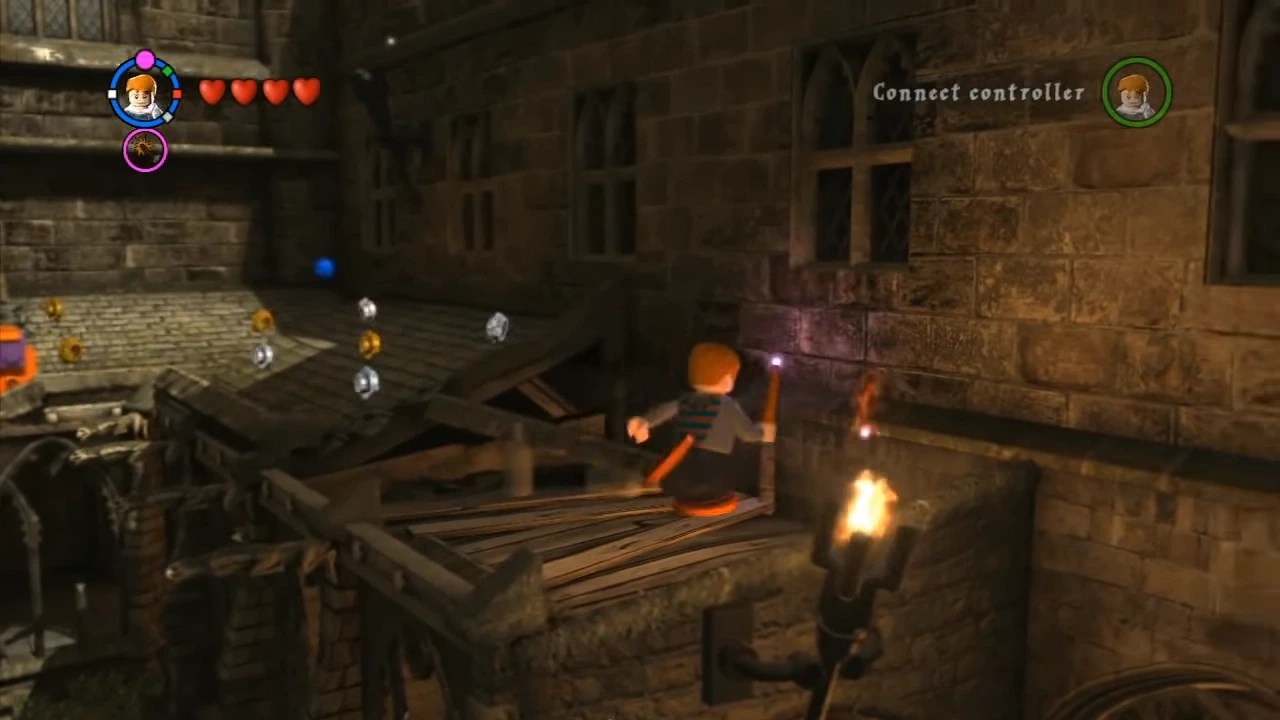The width and height of the screenshot is (1280, 720).
Task: Select the green diamond on the spell wheel
Action: (x=168, y=70)
